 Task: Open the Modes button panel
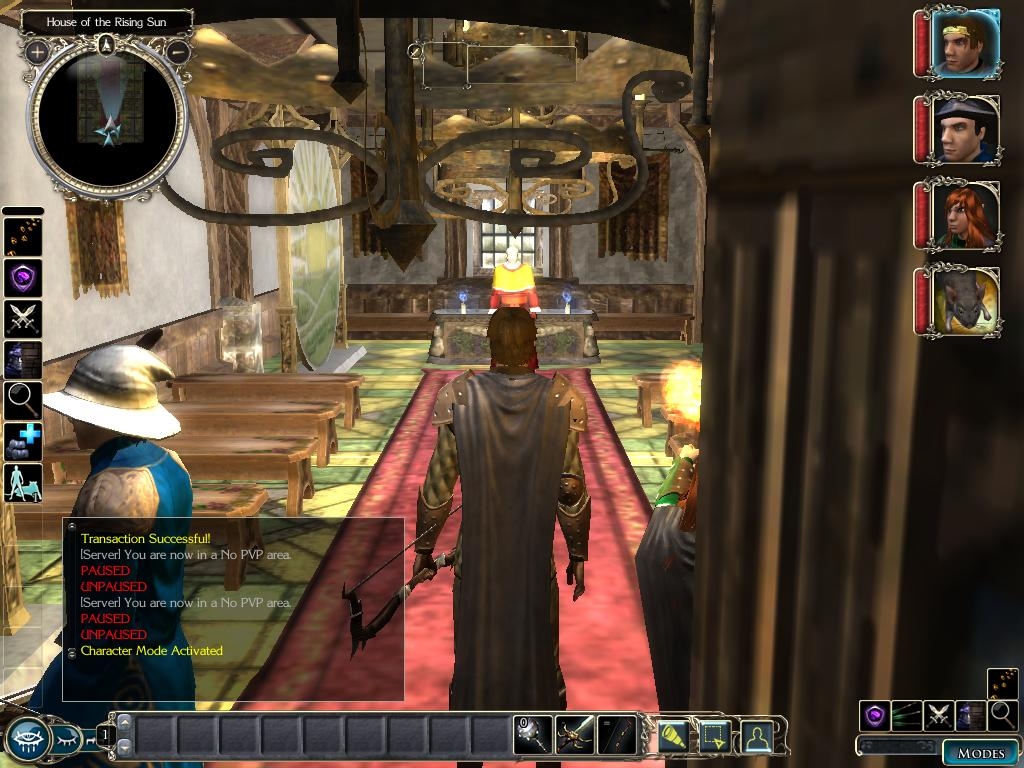click(x=979, y=753)
